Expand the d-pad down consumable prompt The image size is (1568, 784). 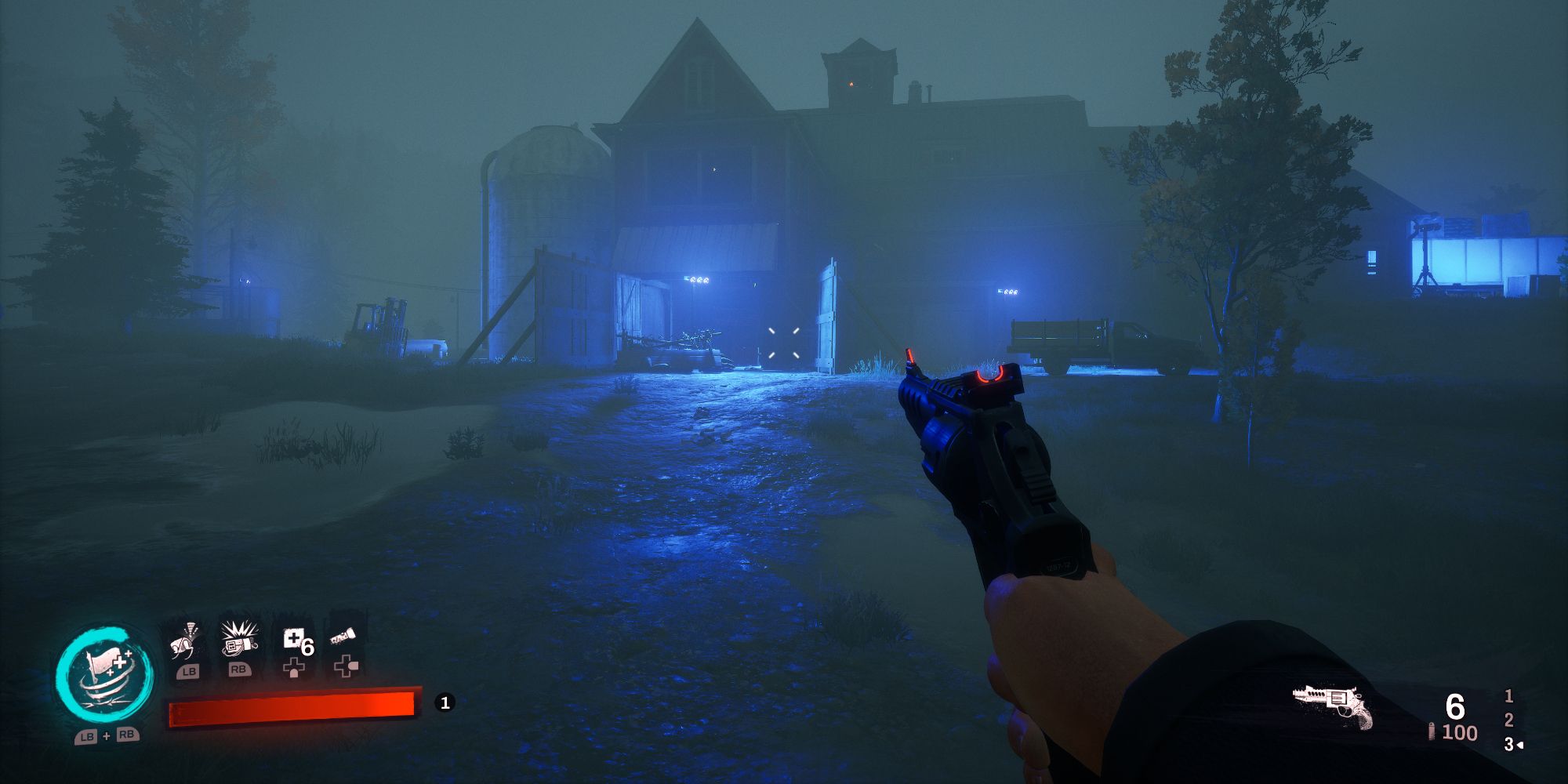click(346, 668)
